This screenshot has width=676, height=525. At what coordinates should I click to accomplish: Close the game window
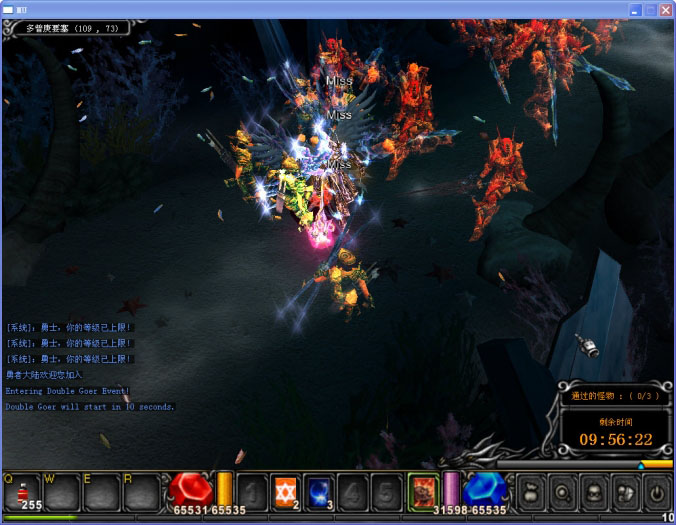(x=665, y=9)
